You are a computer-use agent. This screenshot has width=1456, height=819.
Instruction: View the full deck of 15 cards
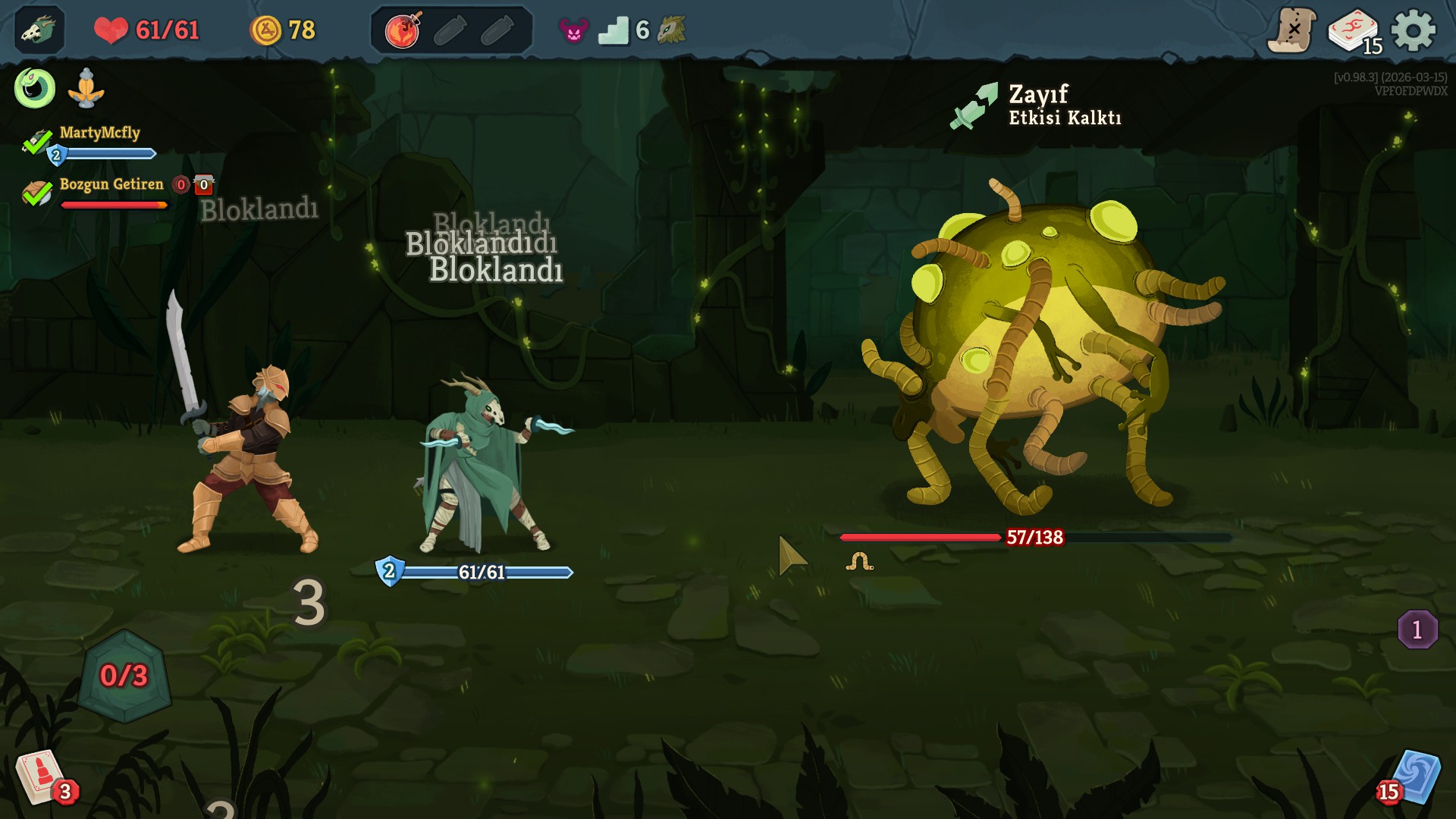pyautogui.click(x=1354, y=32)
